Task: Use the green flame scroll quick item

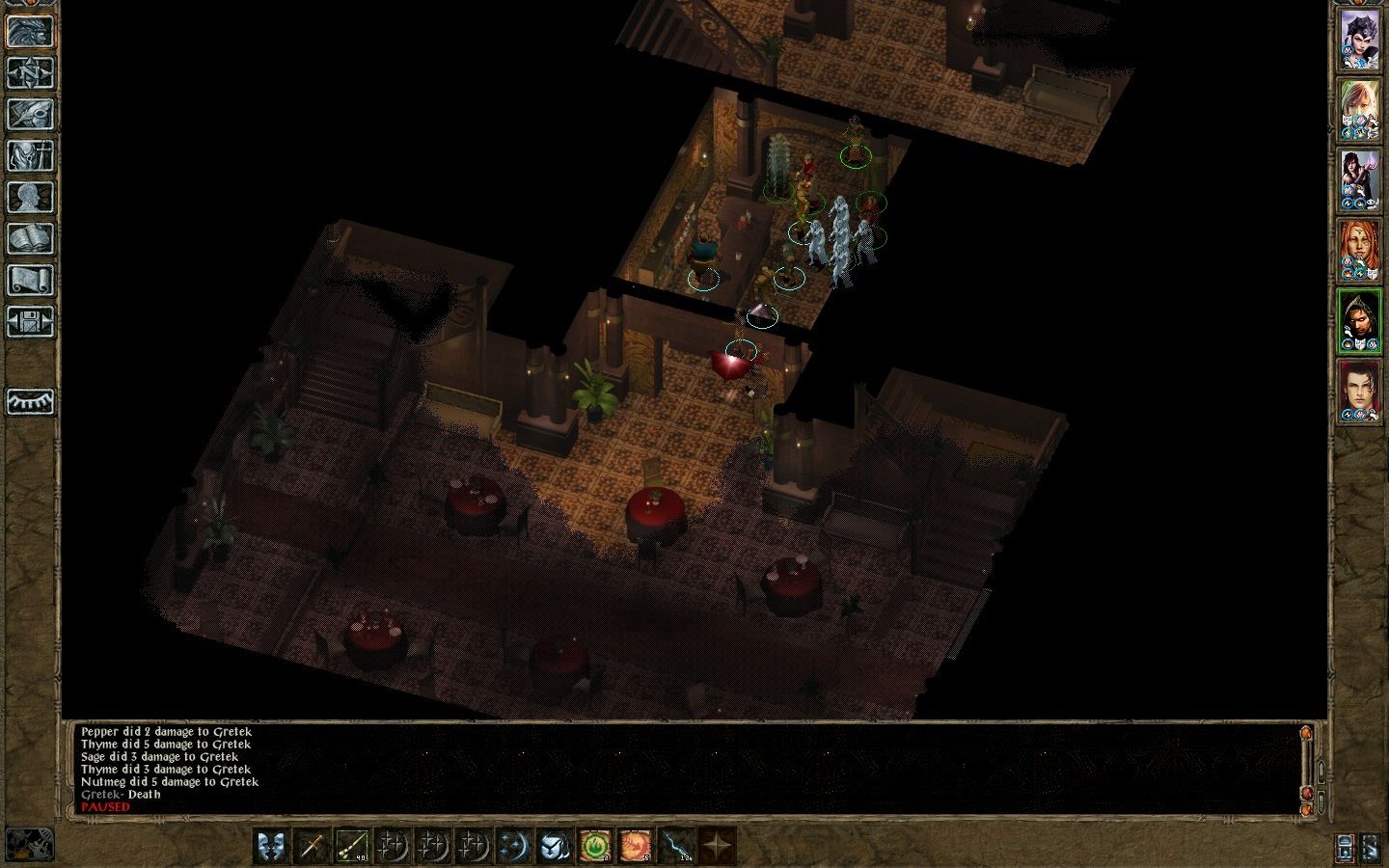Action: [x=595, y=846]
